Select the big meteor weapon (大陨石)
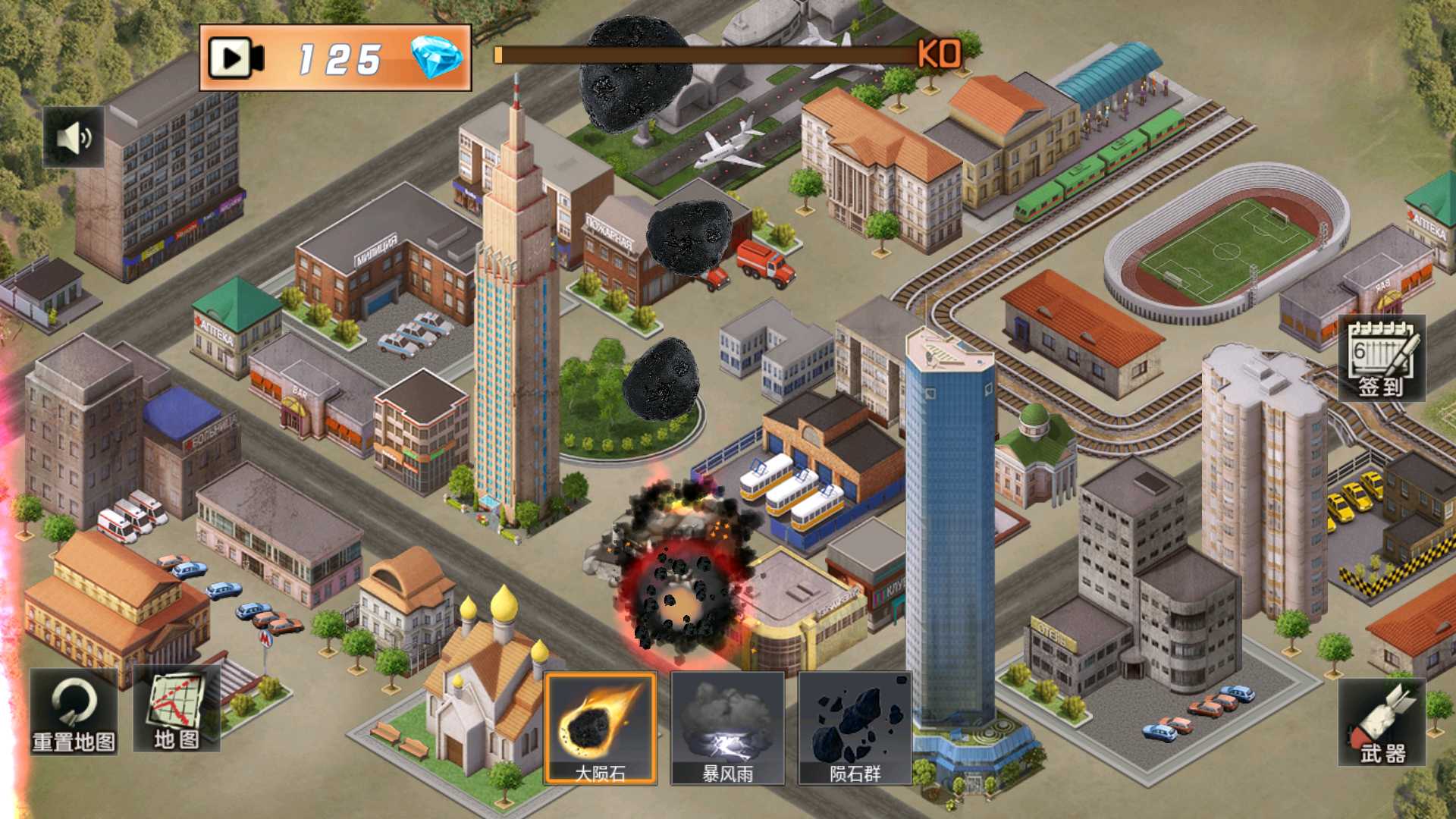 pyautogui.click(x=600, y=728)
